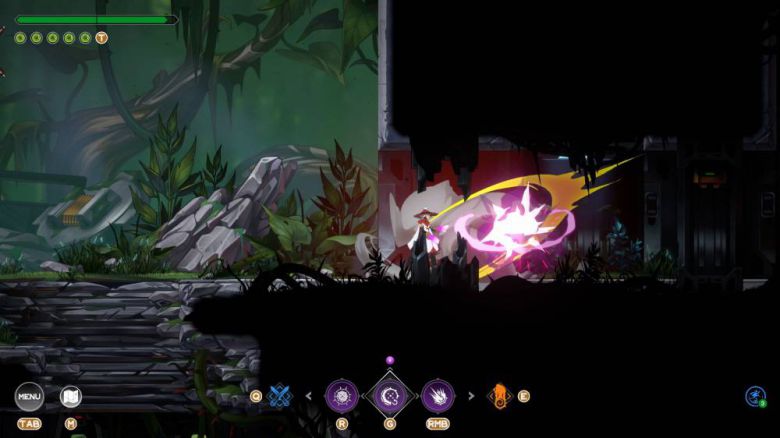Click the right arrow beside skills
The height and width of the screenshot is (438, 780).
pyautogui.click(x=471, y=396)
